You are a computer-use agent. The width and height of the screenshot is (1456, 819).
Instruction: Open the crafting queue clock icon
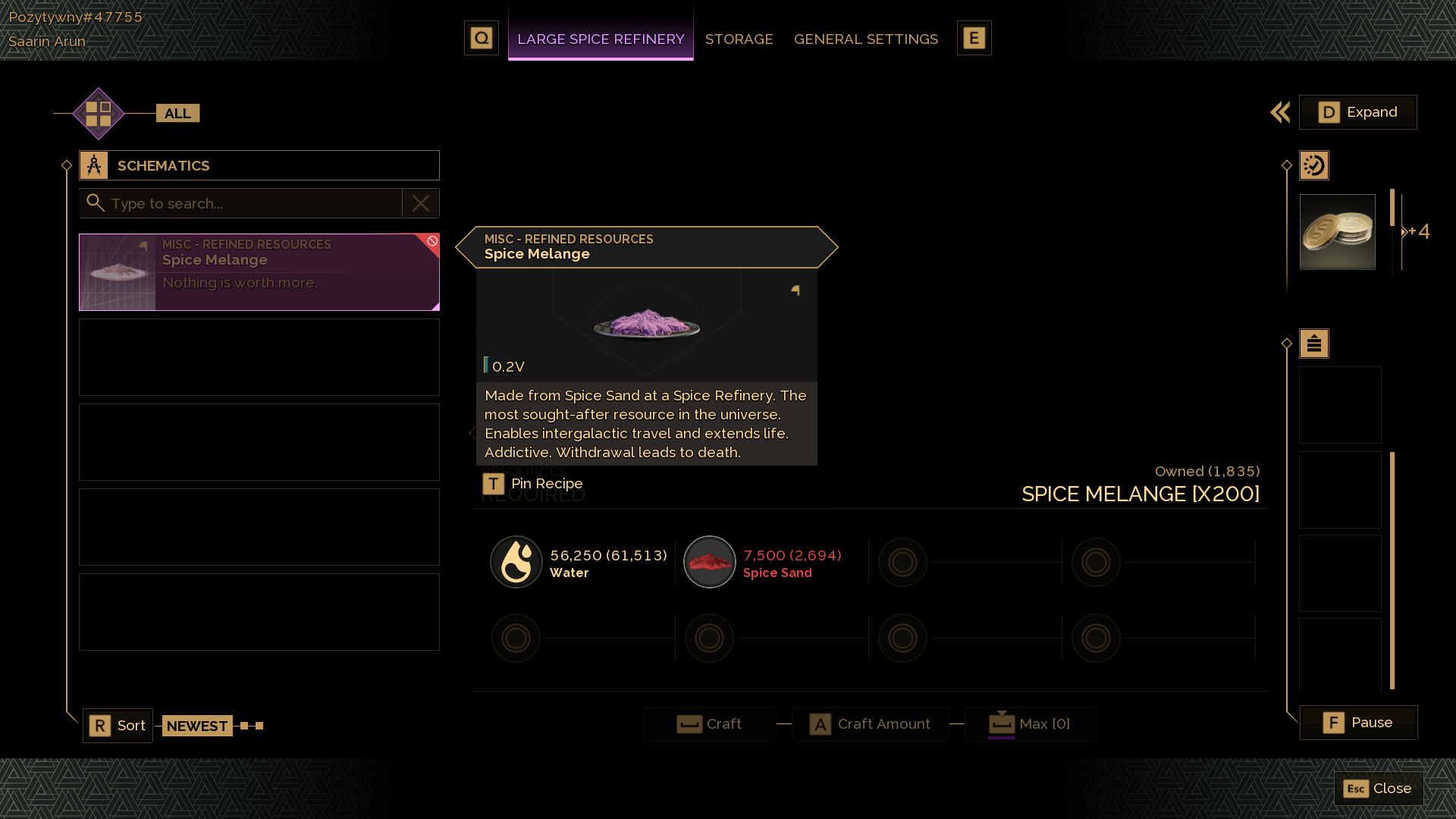(1314, 165)
